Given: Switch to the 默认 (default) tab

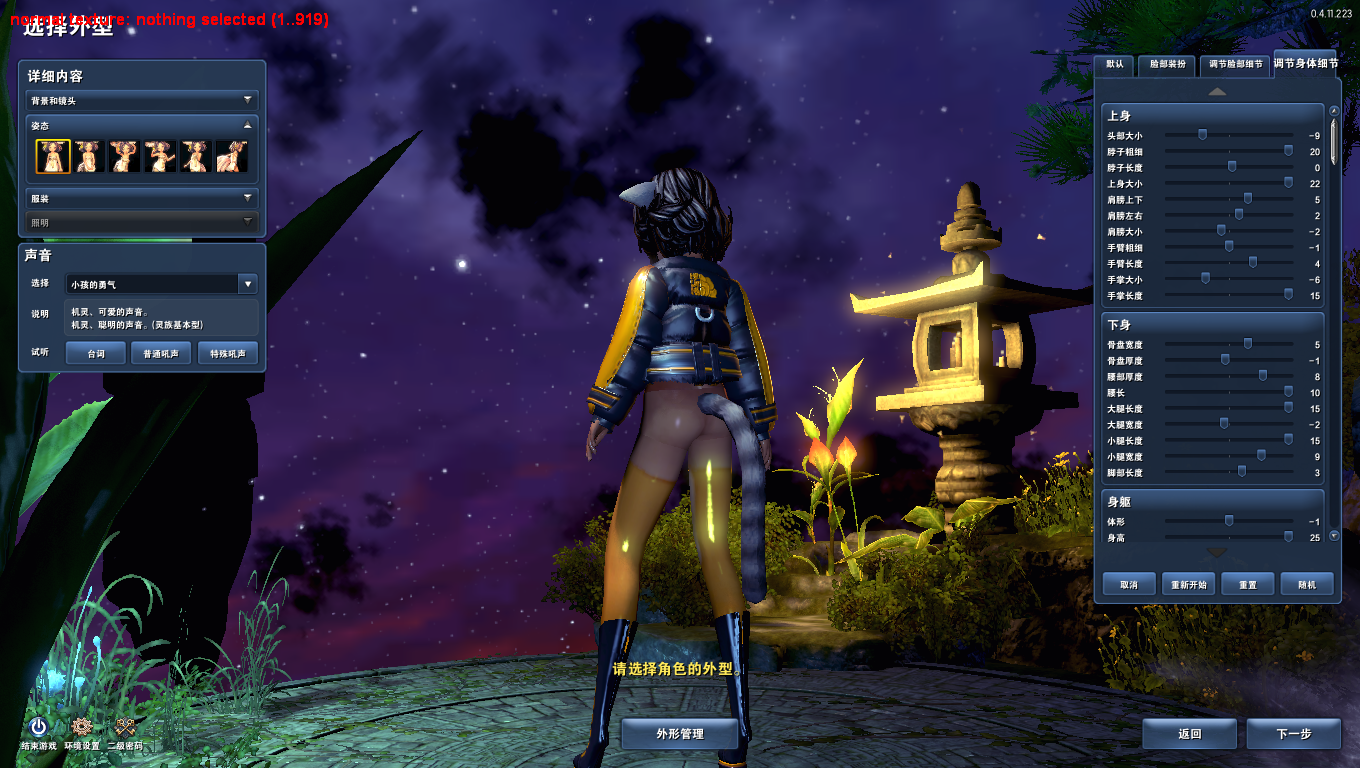Looking at the screenshot, I should click(1114, 65).
